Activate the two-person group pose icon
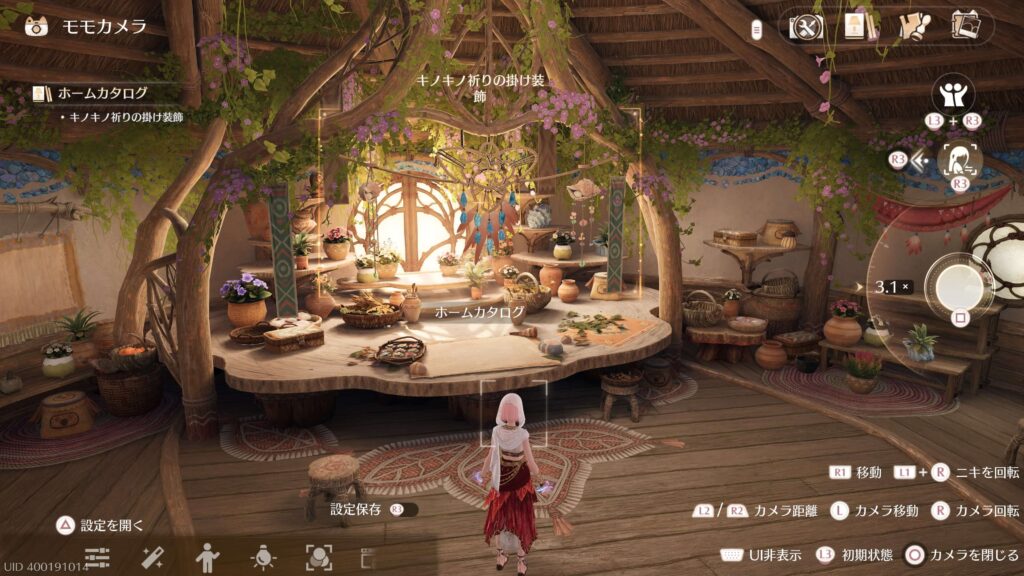Viewport: 1024px width, 576px height. pyautogui.click(x=953, y=95)
